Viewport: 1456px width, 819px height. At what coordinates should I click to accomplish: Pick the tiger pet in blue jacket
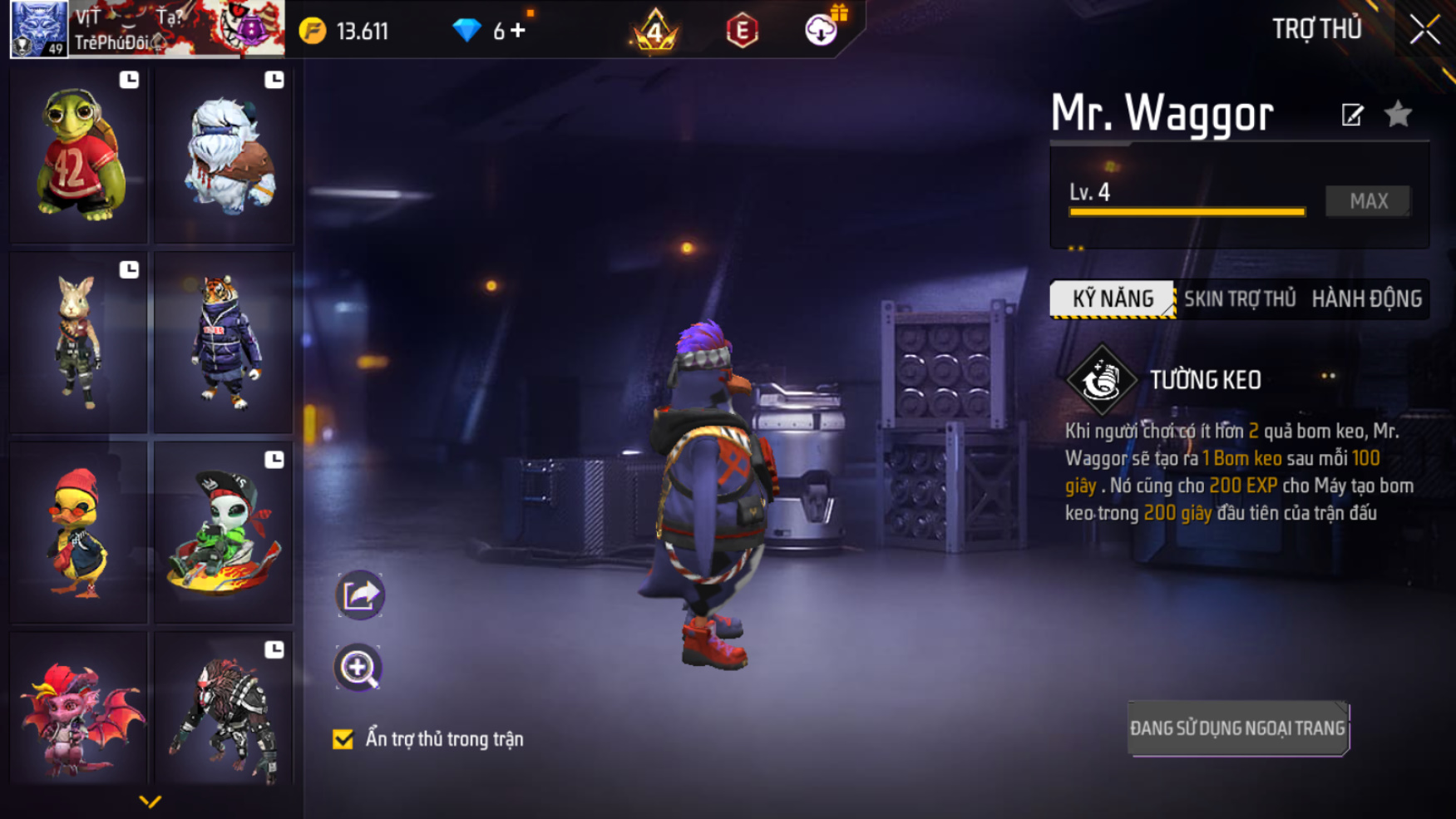[225, 343]
